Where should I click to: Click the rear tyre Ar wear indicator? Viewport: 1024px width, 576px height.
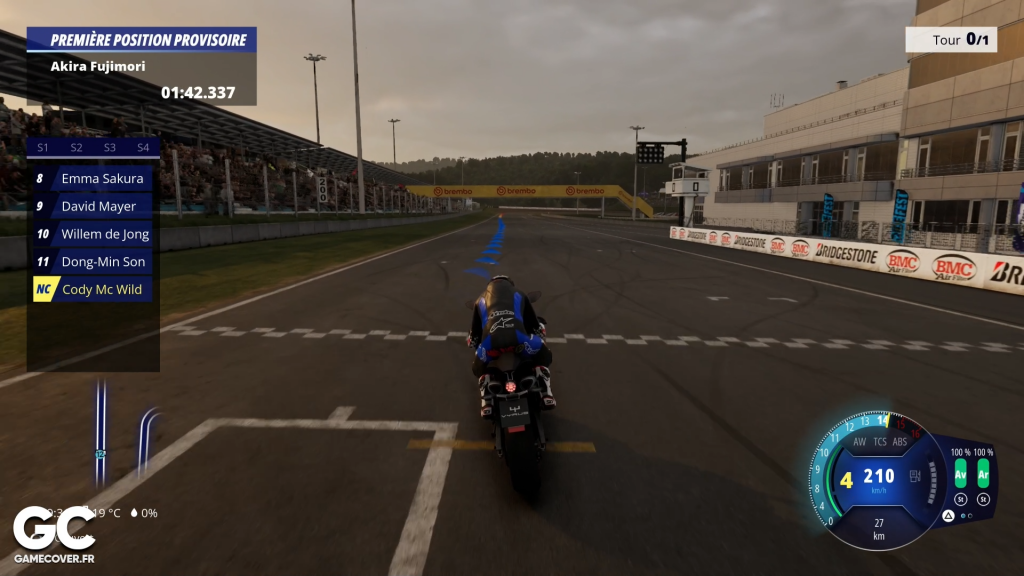click(x=983, y=473)
